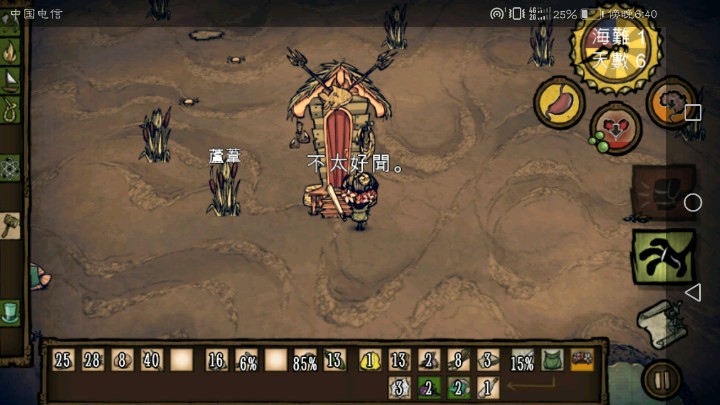This screenshot has width=720, height=405.
Task: Choose the item at 15% durability
Action: 522,360
